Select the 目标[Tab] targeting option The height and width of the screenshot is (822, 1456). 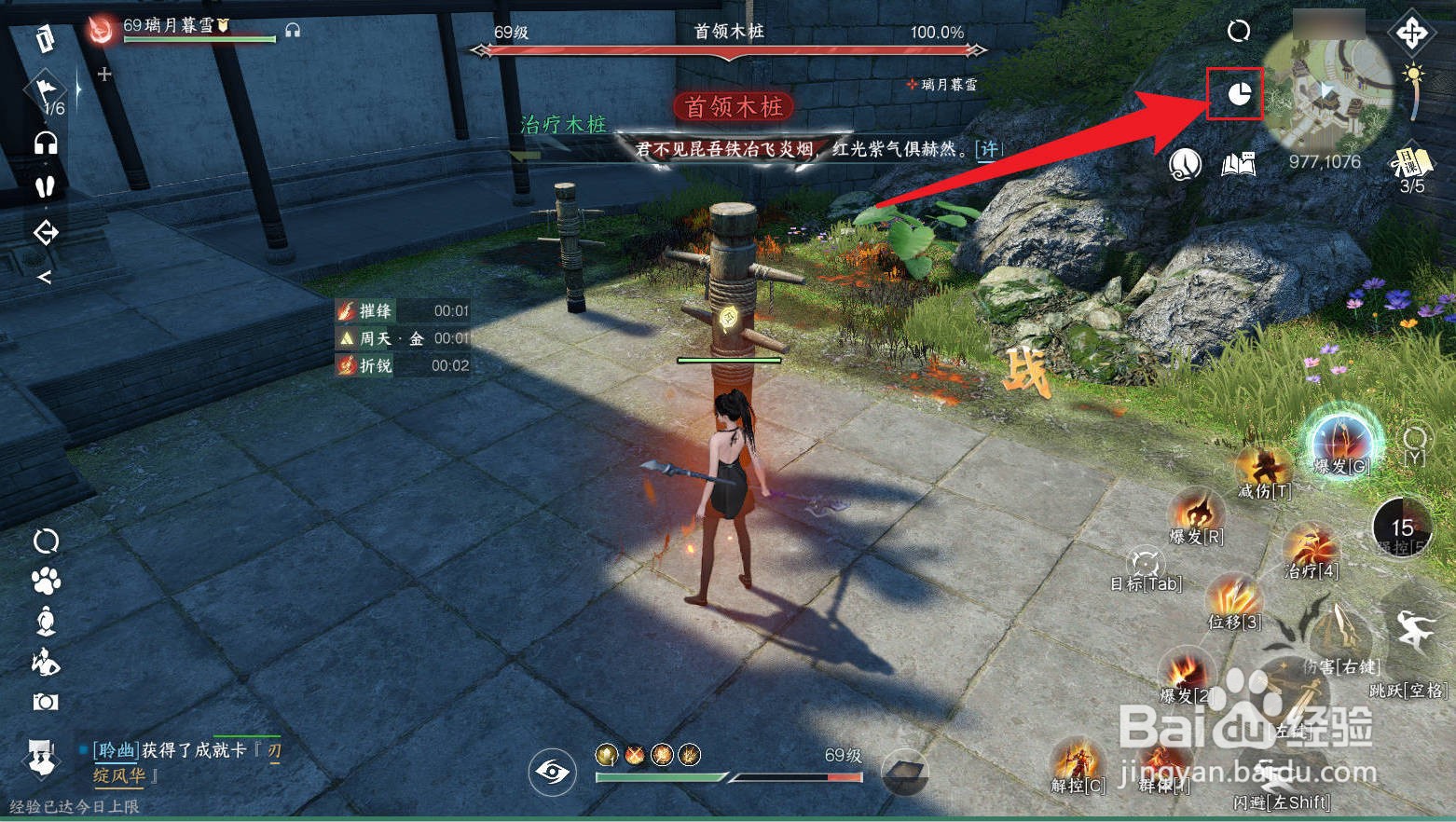[1145, 564]
